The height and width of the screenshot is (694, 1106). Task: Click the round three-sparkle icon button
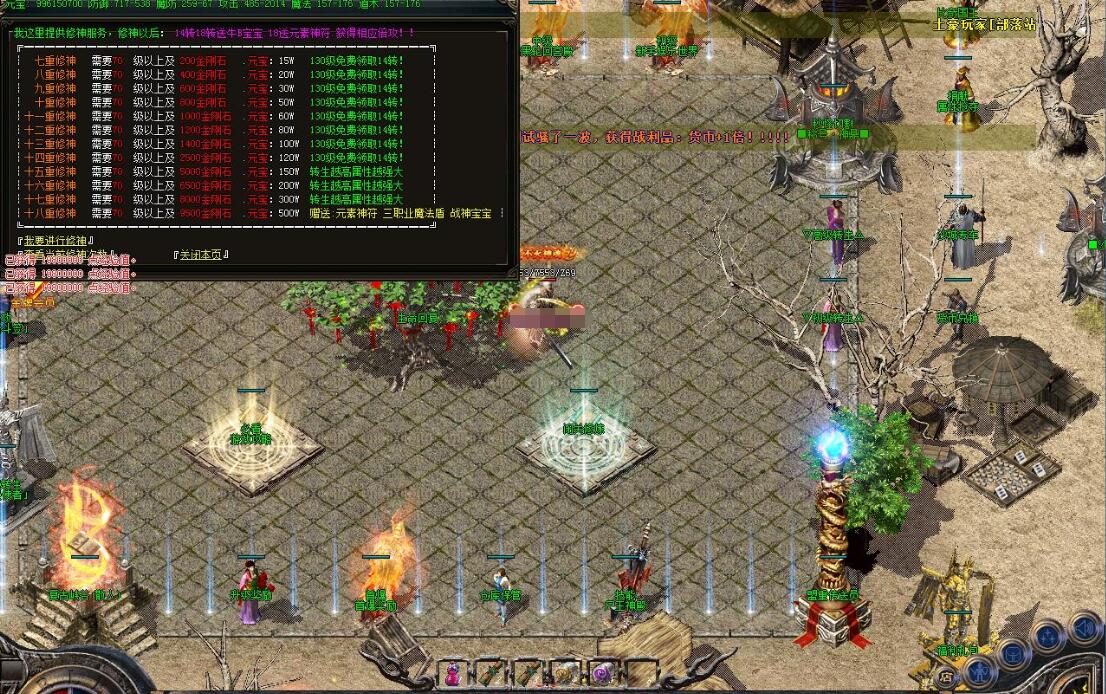(x=1047, y=636)
